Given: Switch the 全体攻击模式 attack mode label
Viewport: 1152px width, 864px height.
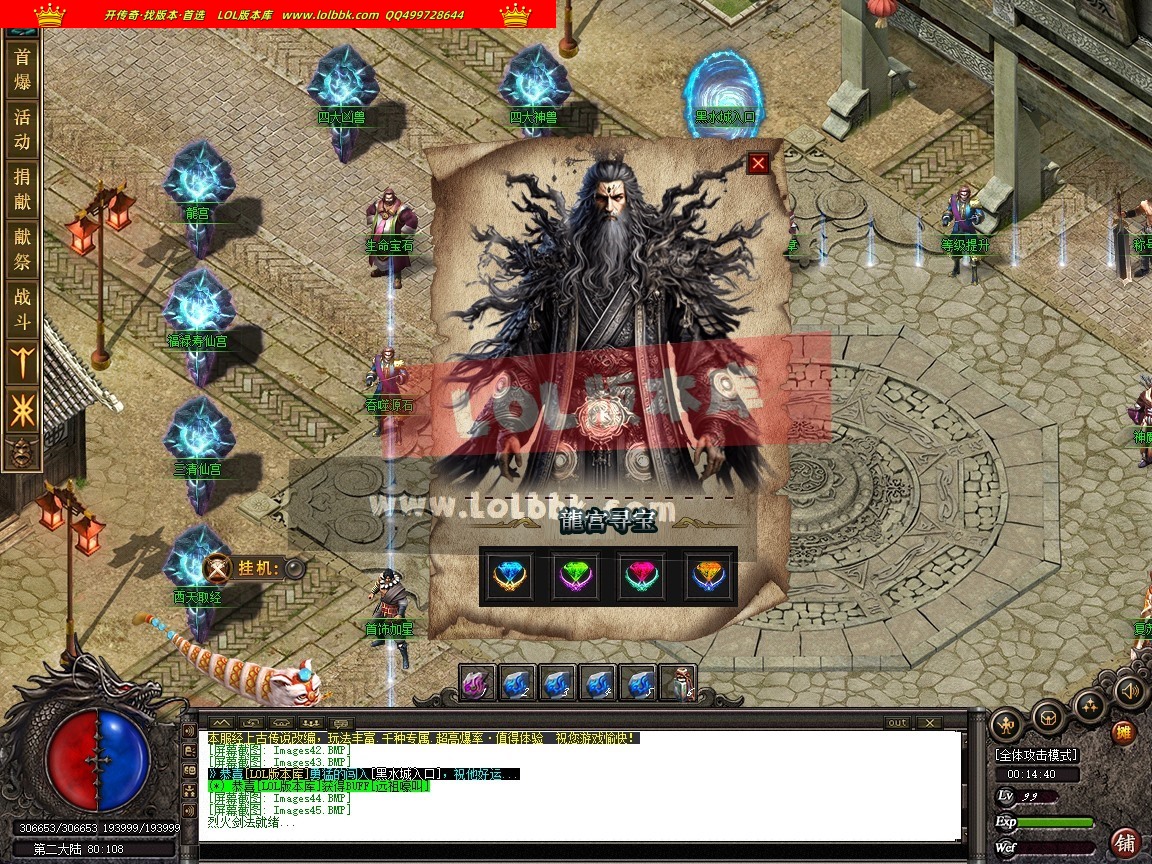Looking at the screenshot, I should tap(1036, 754).
